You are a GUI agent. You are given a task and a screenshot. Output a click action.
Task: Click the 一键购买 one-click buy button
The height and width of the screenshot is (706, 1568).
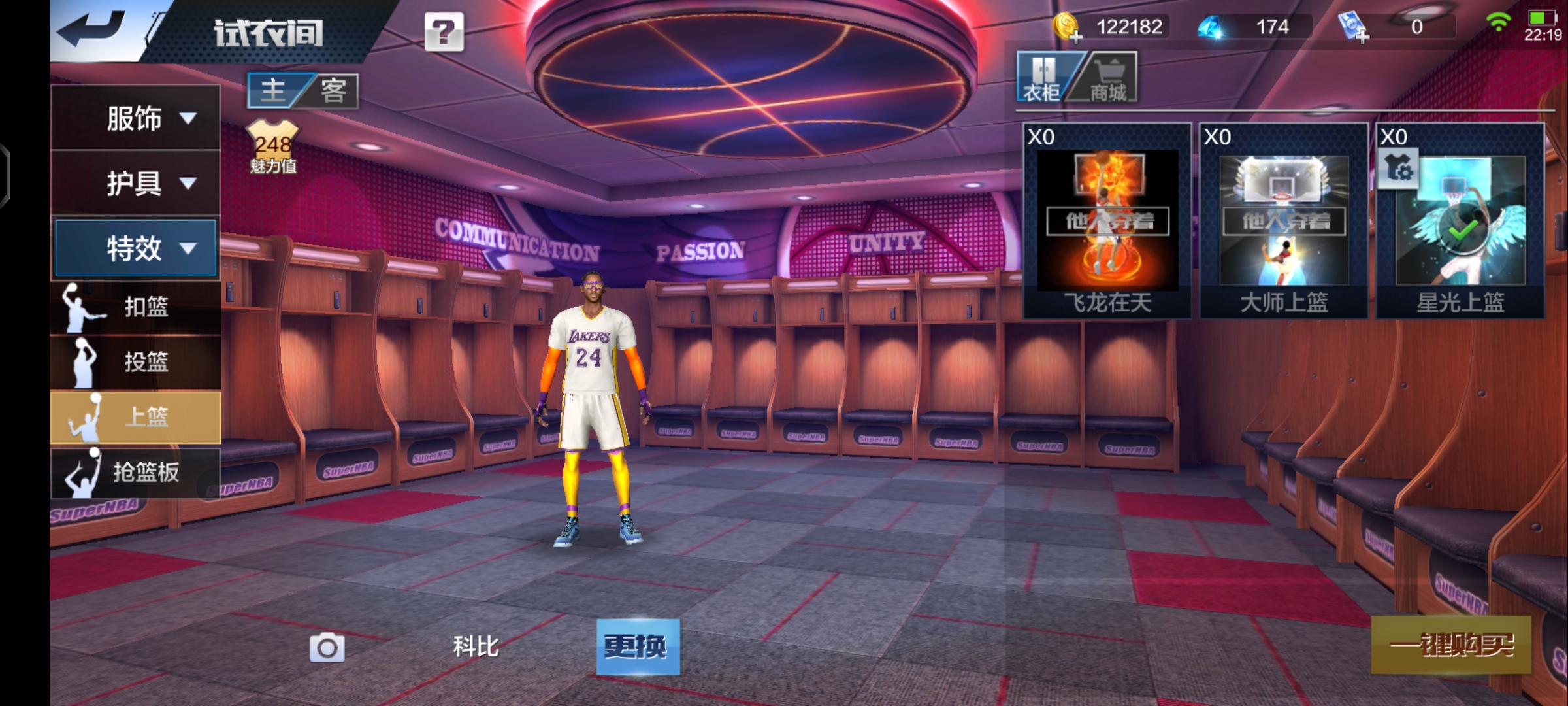(x=1450, y=645)
